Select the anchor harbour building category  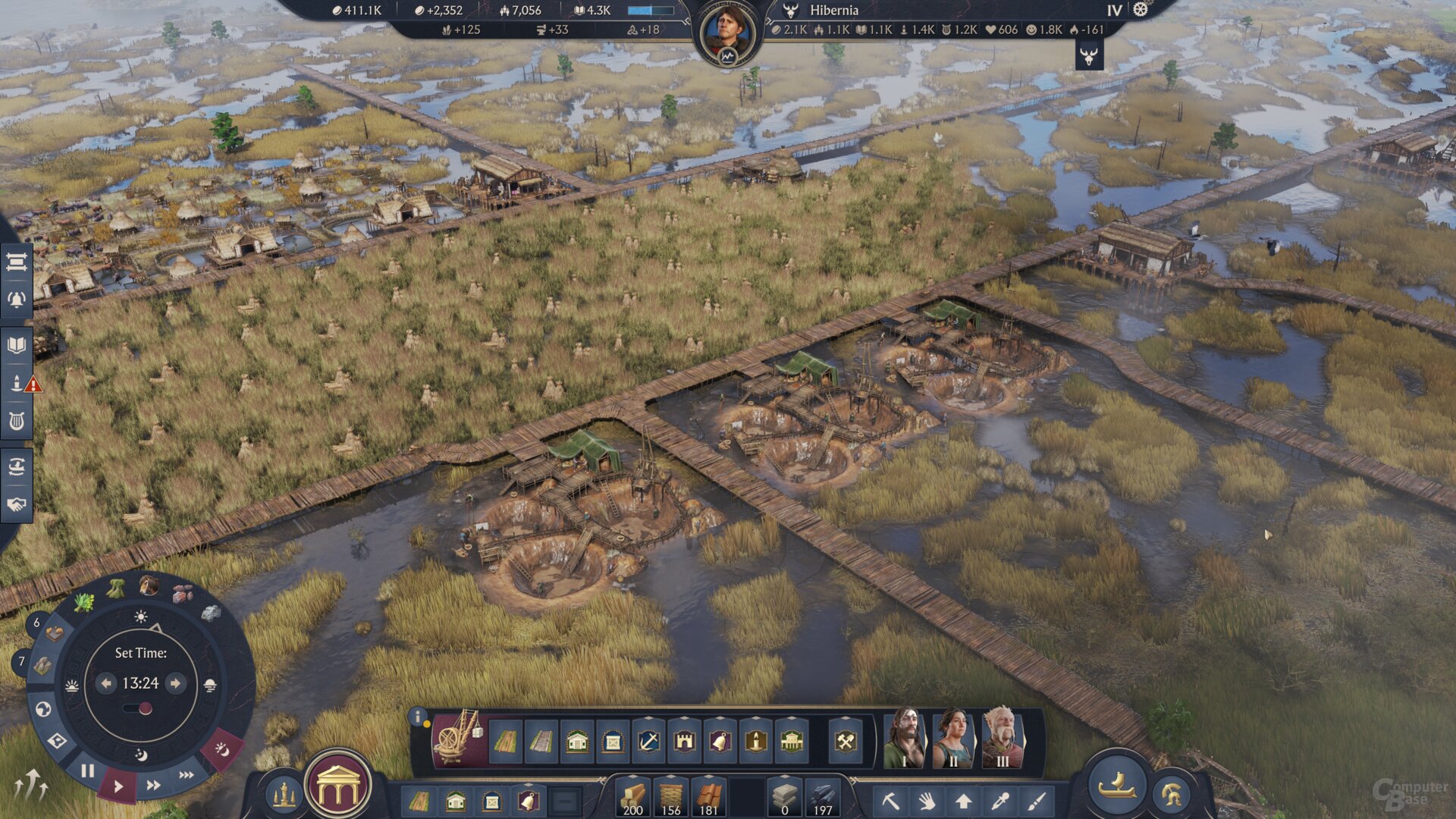[x=648, y=741]
